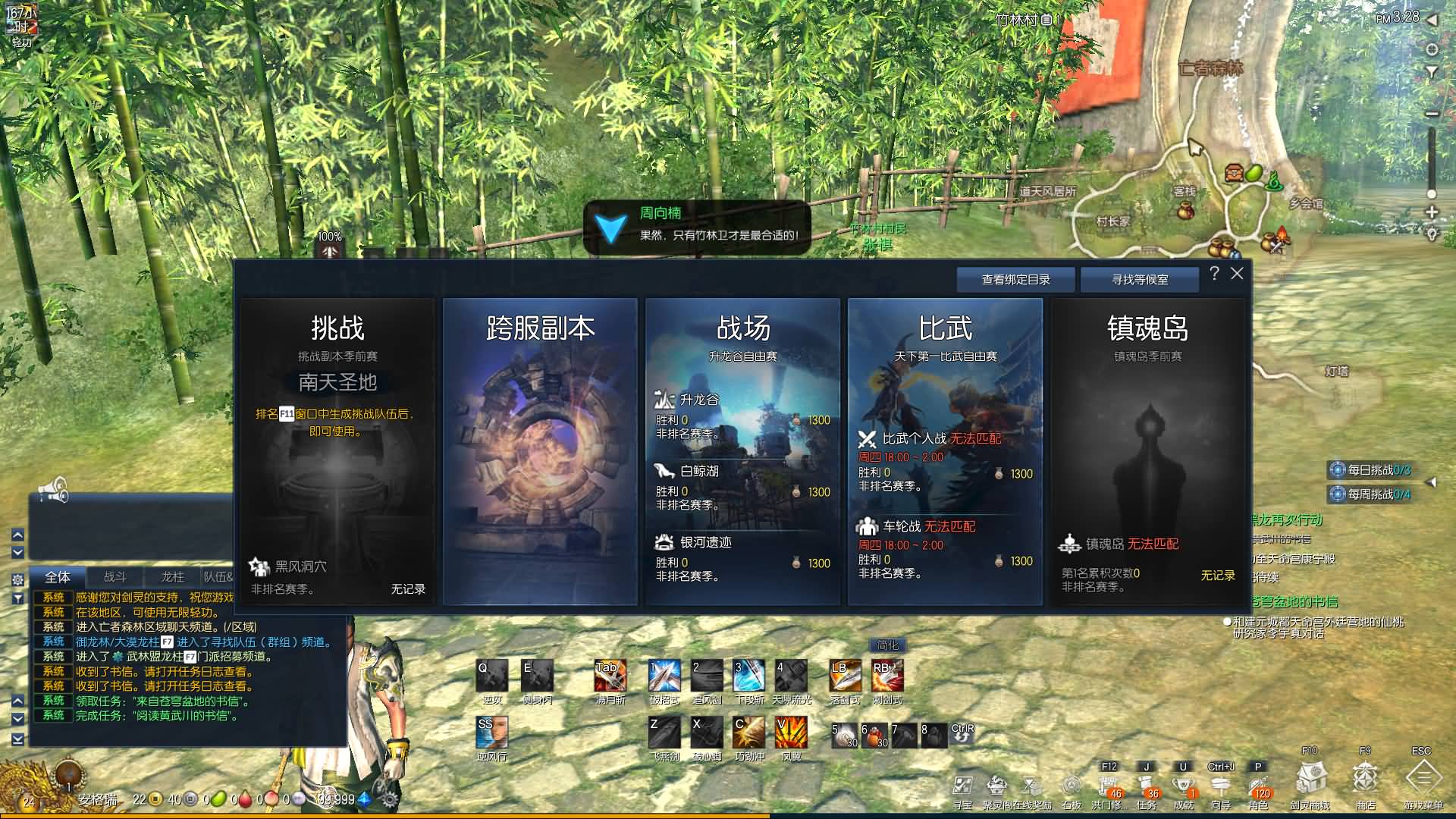Pick the 升龙谷 battlefield entry
The height and width of the screenshot is (819, 1456).
click(699, 400)
